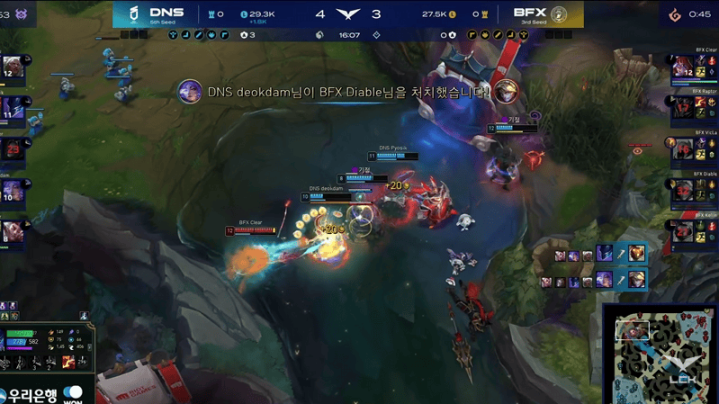The width and height of the screenshot is (719, 404).
Task: Select the BFX VicLa player portrait
Action: pos(684,149)
